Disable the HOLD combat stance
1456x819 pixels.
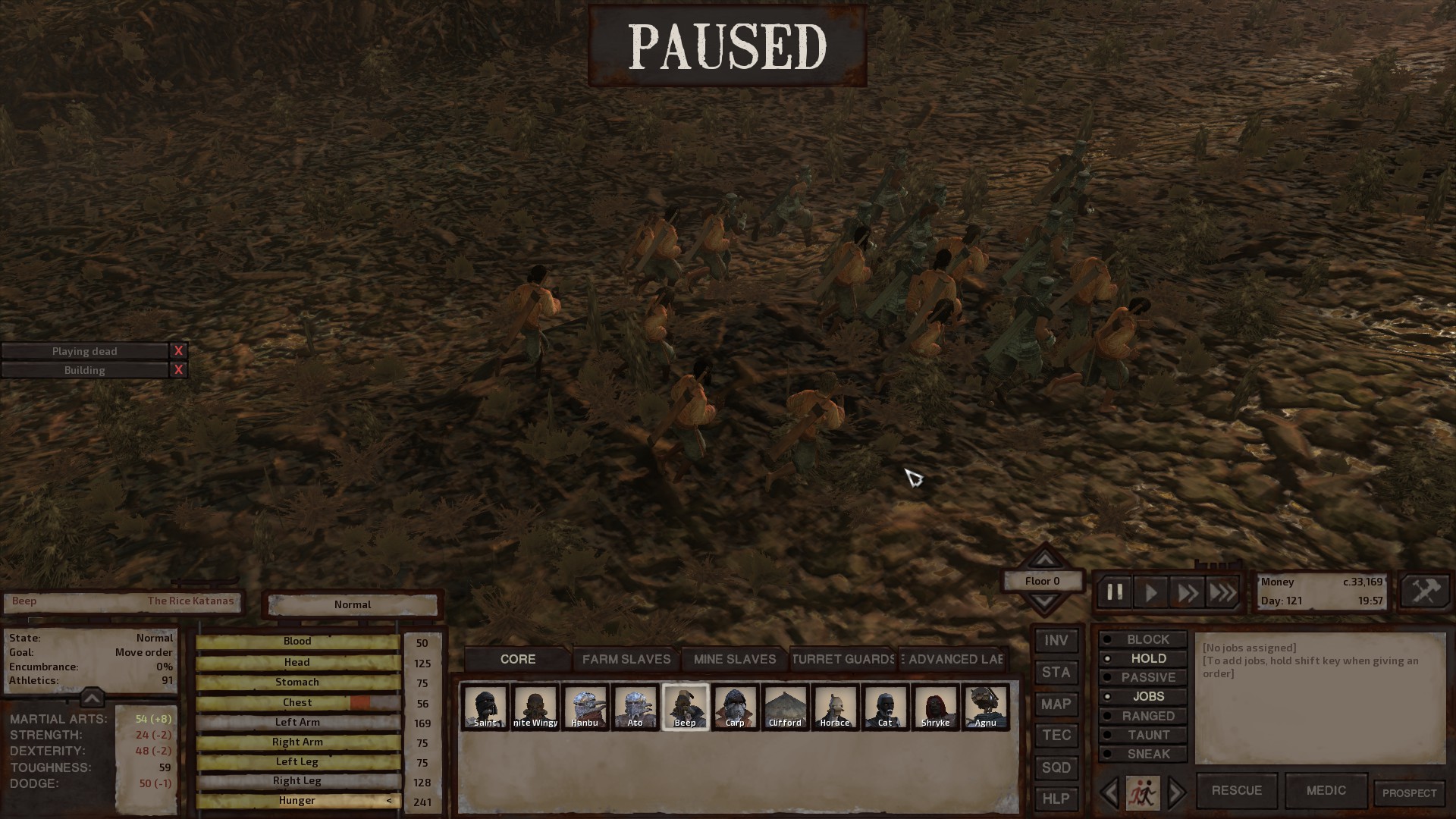[x=1144, y=658]
